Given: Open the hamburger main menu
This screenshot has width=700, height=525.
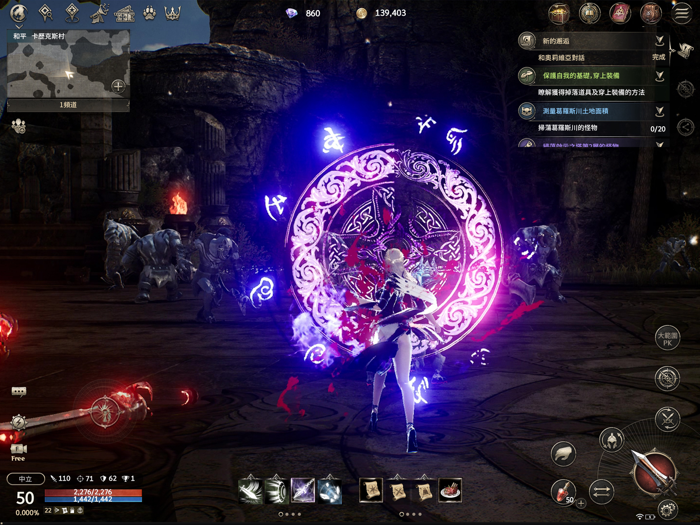Looking at the screenshot, I should tap(682, 14).
